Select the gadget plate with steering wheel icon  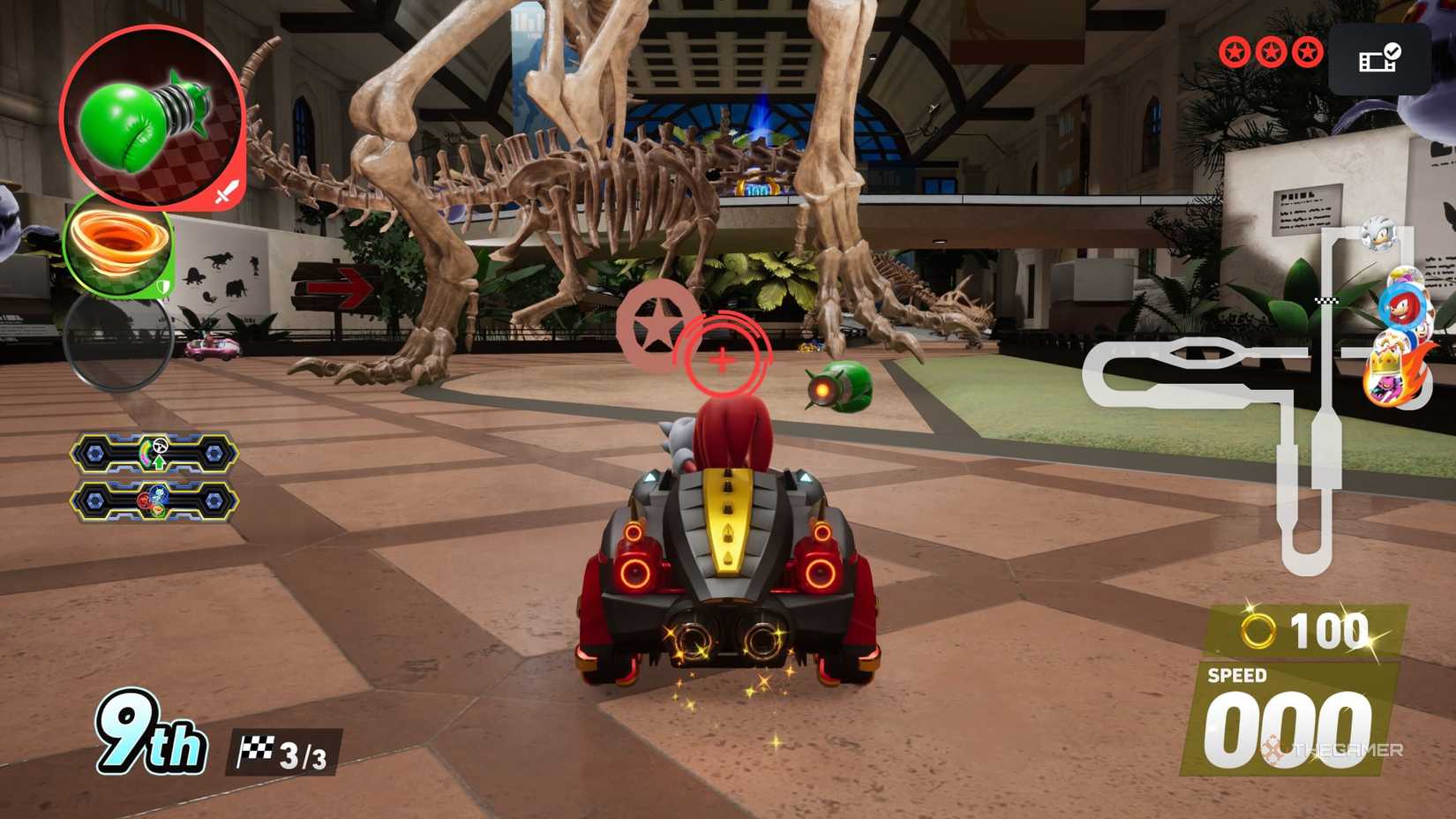[x=154, y=454]
